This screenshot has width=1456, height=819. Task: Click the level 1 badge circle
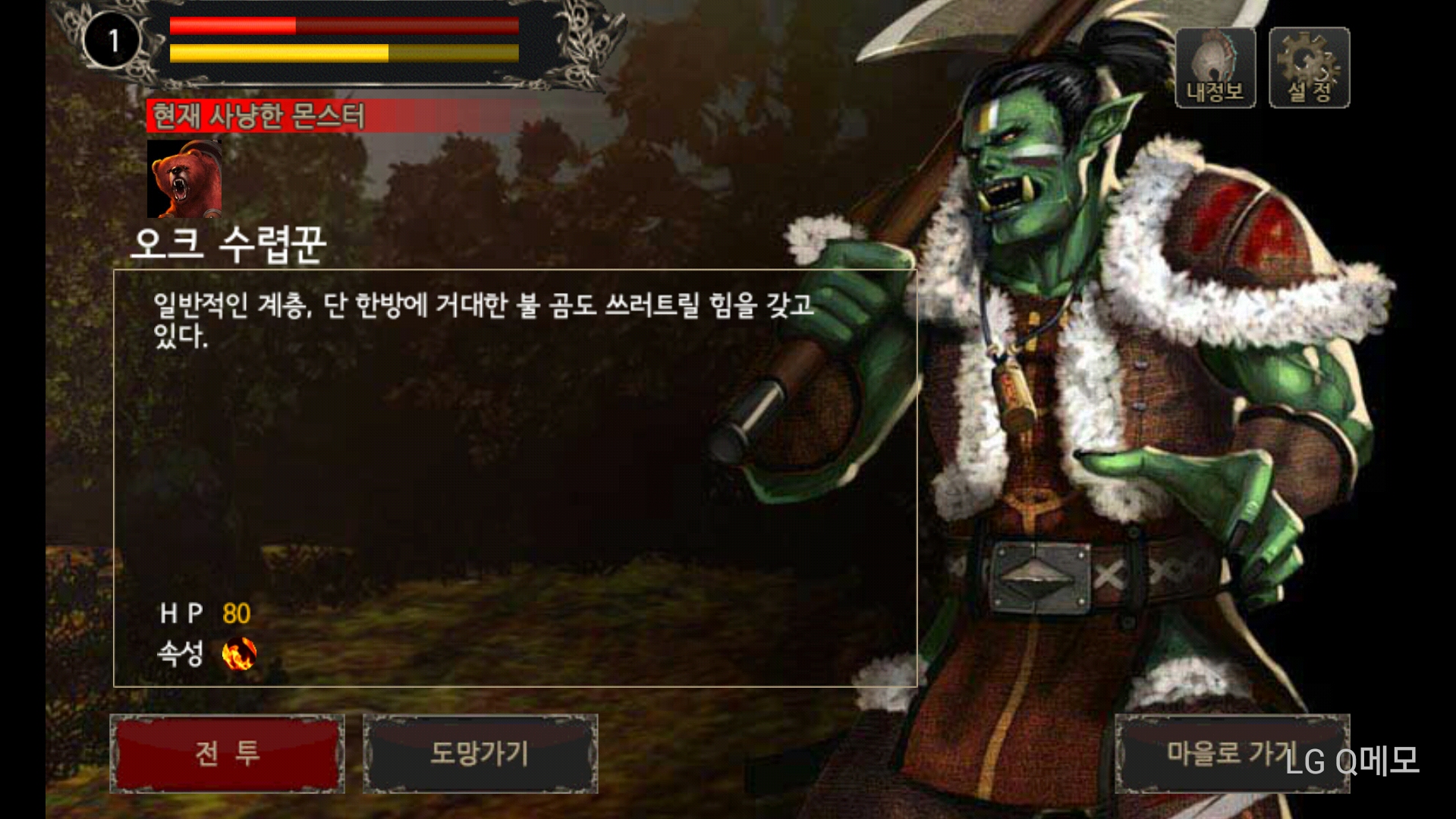pyautogui.click(x=112, y=36)
